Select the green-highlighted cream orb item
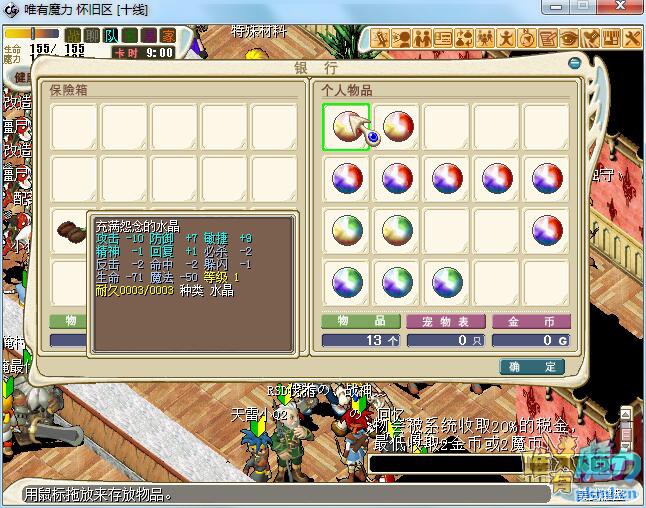The width and height of the screenshot is (646, 508). pyautogui.click(x=346, y=127)
